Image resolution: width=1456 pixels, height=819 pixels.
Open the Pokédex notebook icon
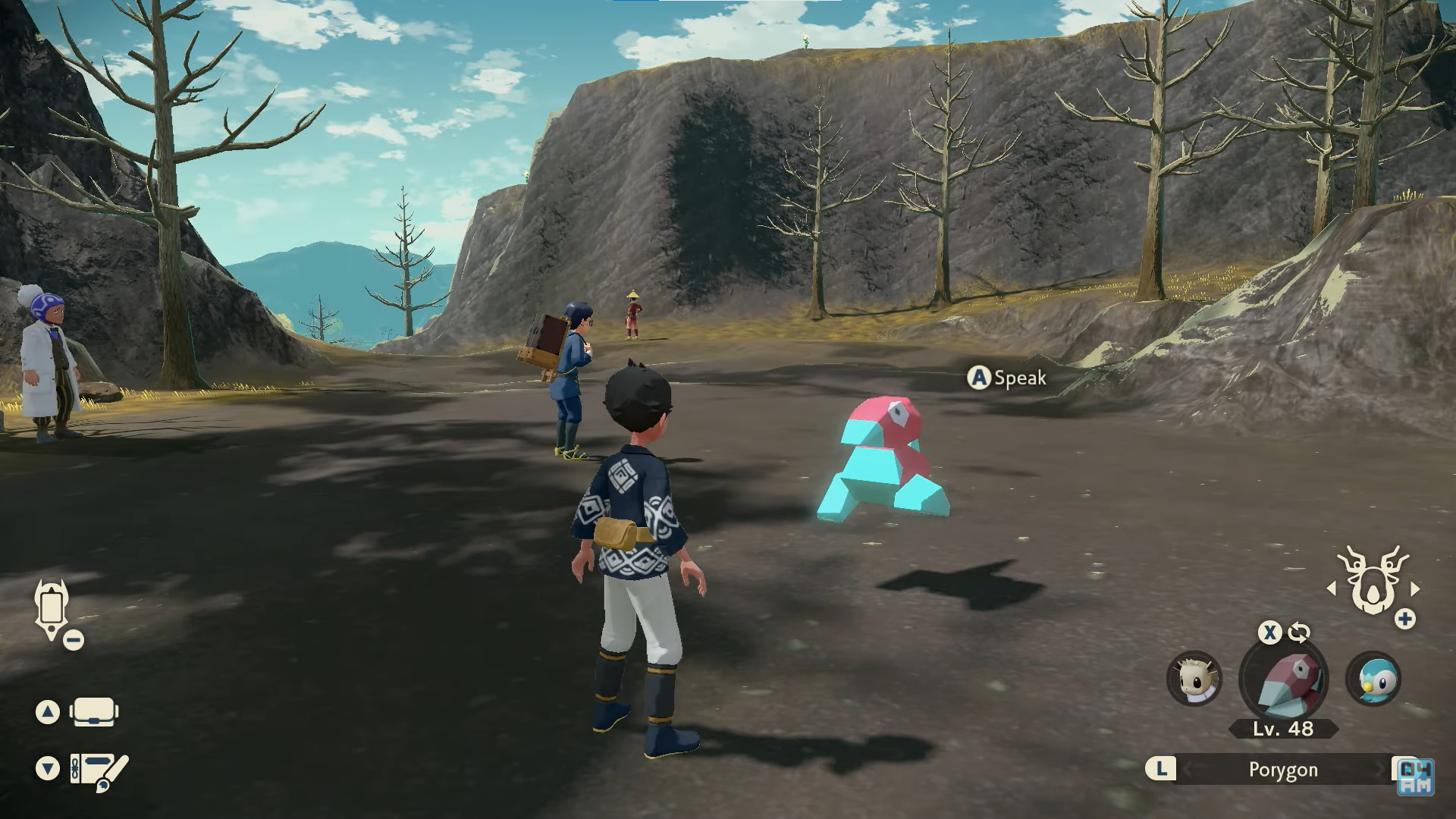click(x=99, y=770)
